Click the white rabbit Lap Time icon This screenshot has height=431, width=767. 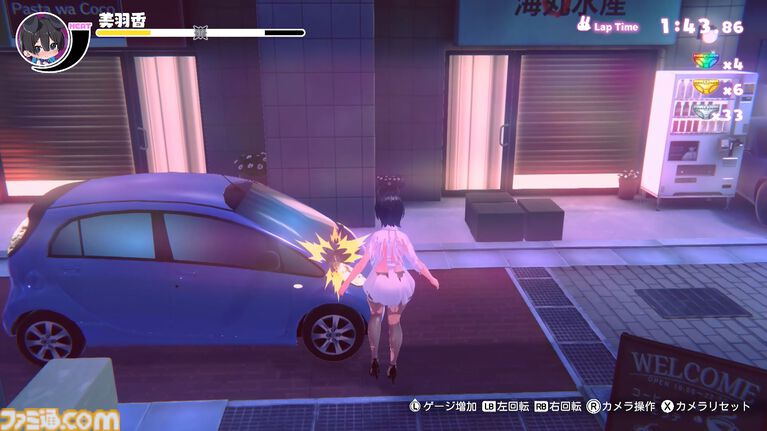(585, 27)
